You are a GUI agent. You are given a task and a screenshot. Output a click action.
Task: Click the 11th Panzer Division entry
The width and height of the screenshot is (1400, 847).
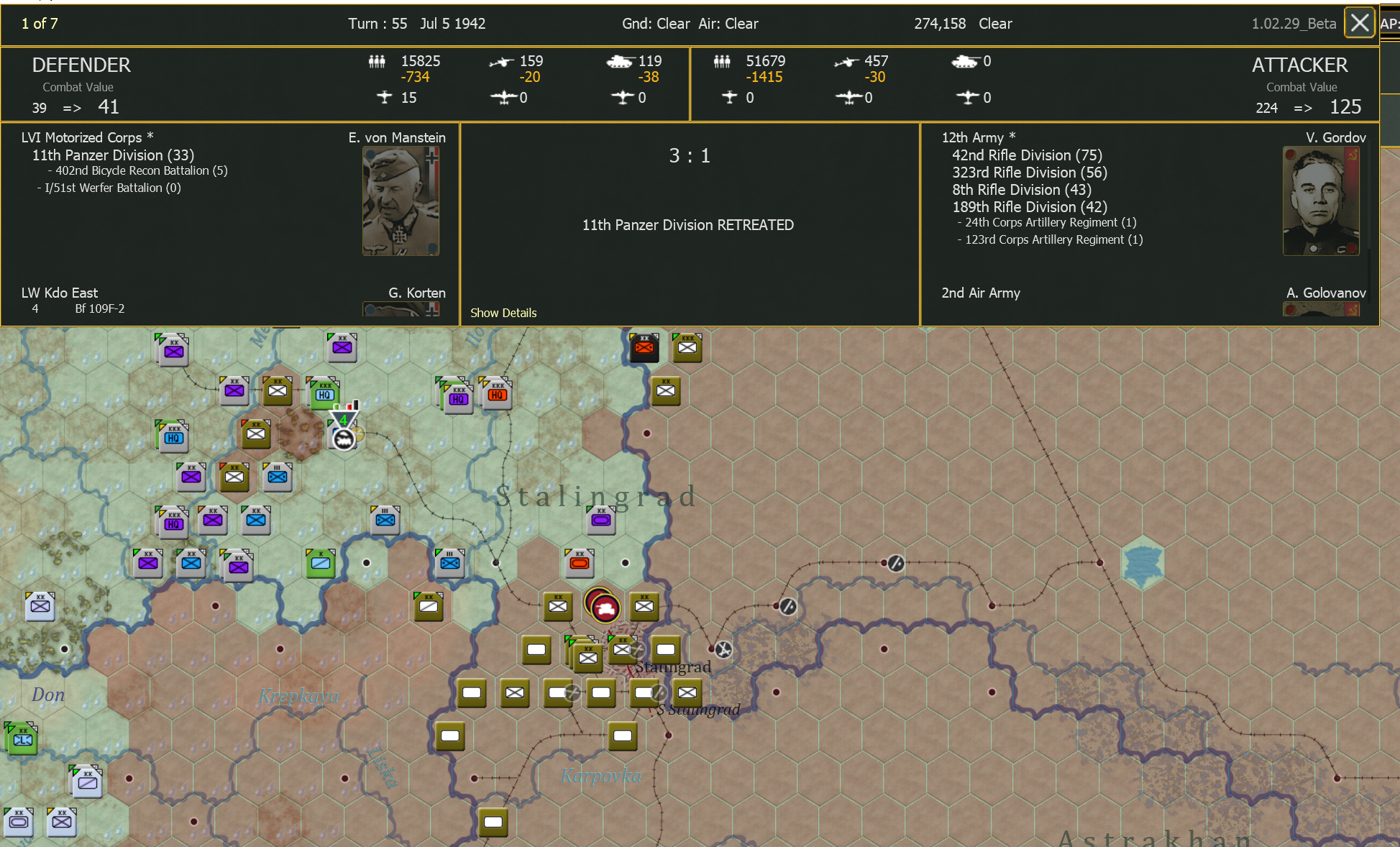[111, 155]
